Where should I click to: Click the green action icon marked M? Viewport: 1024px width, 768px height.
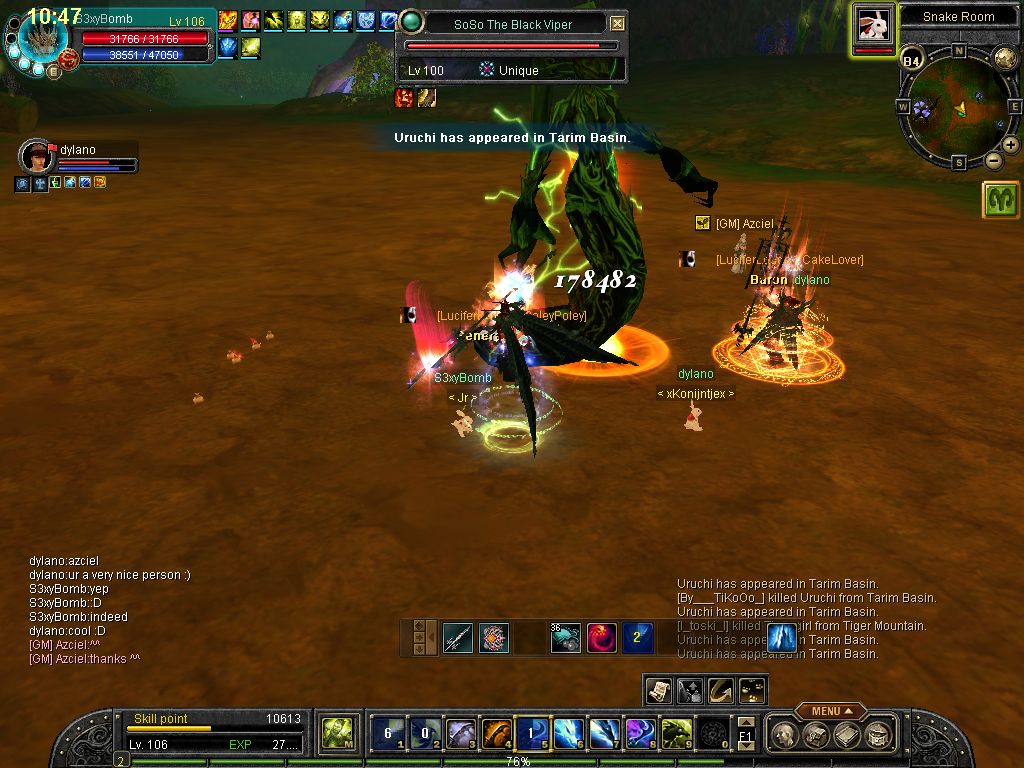(x=335, y=734)
